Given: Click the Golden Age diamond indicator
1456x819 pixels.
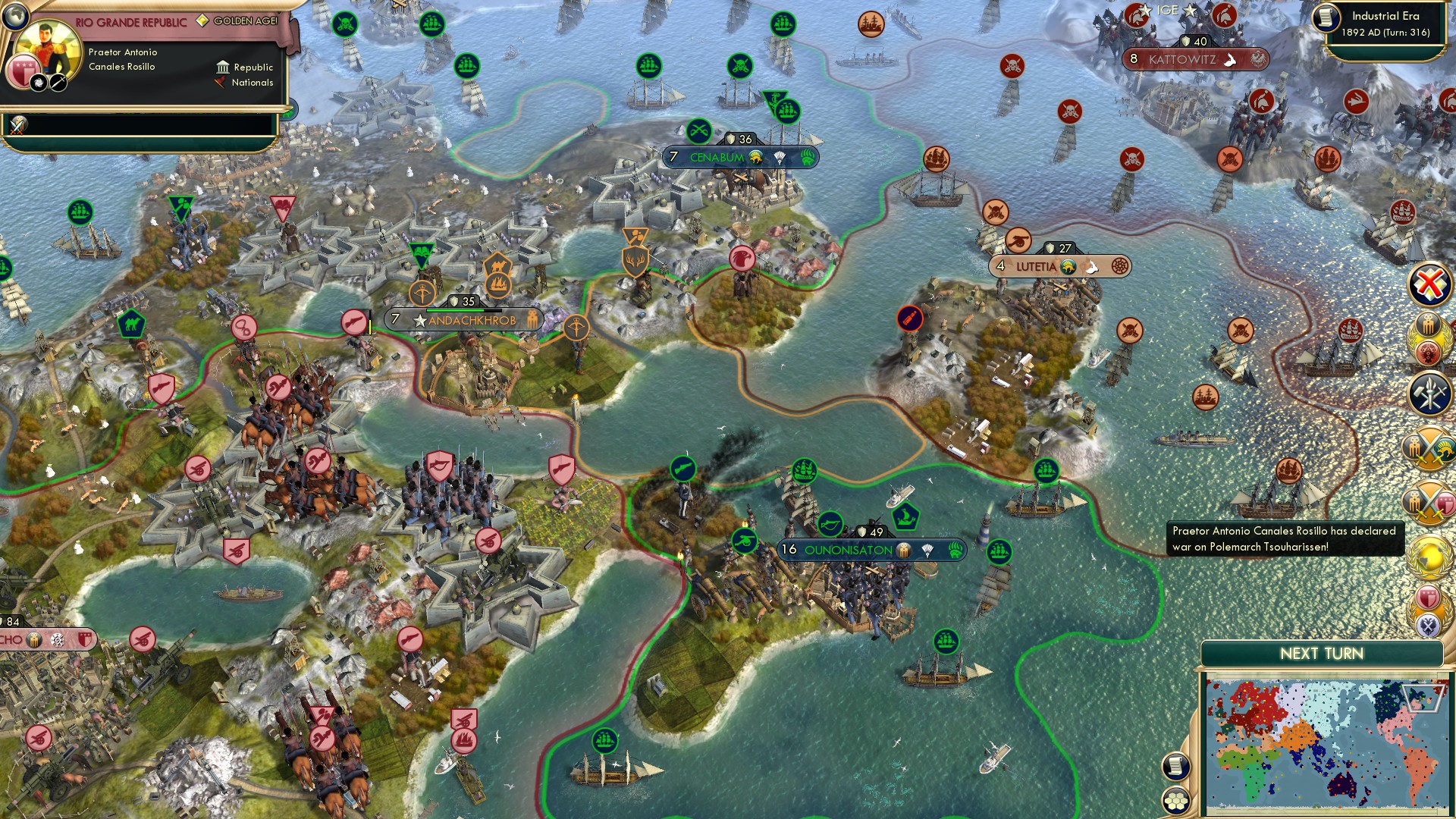Looking at the screenshot, I should pos(202,20).
